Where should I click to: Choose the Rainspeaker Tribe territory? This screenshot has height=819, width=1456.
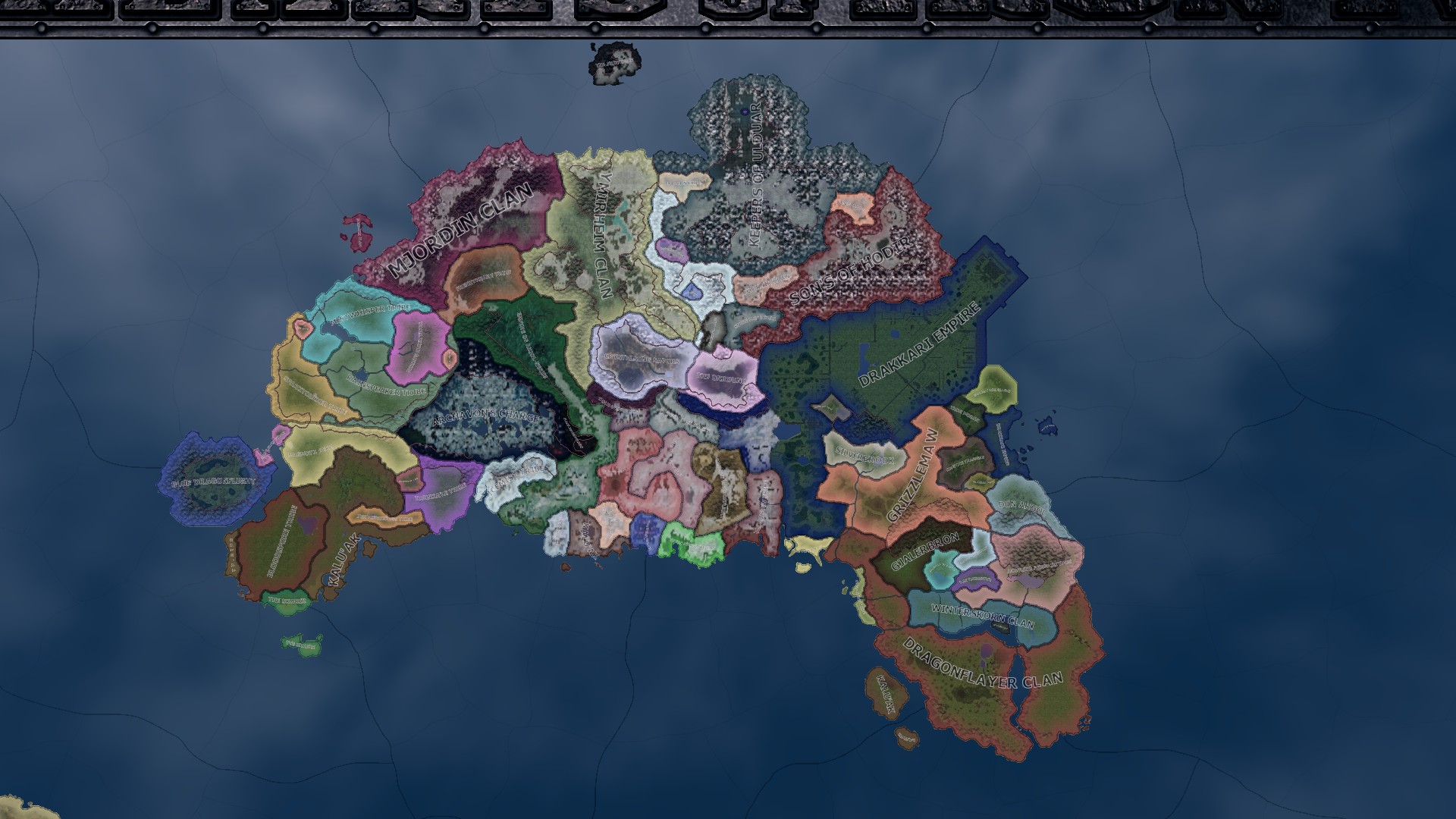click(386, 384)
